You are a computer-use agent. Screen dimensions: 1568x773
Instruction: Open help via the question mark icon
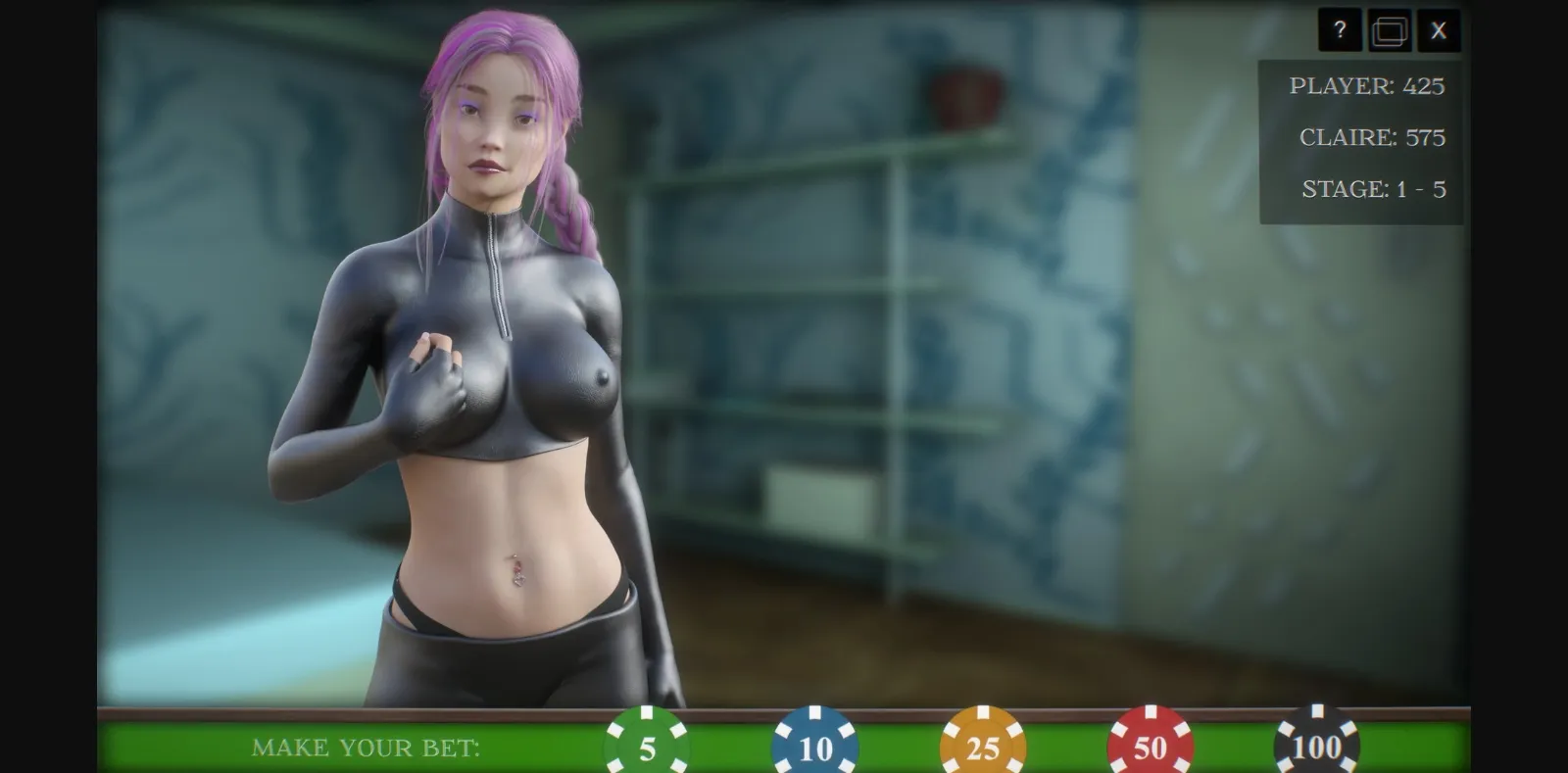point(1340,29)
